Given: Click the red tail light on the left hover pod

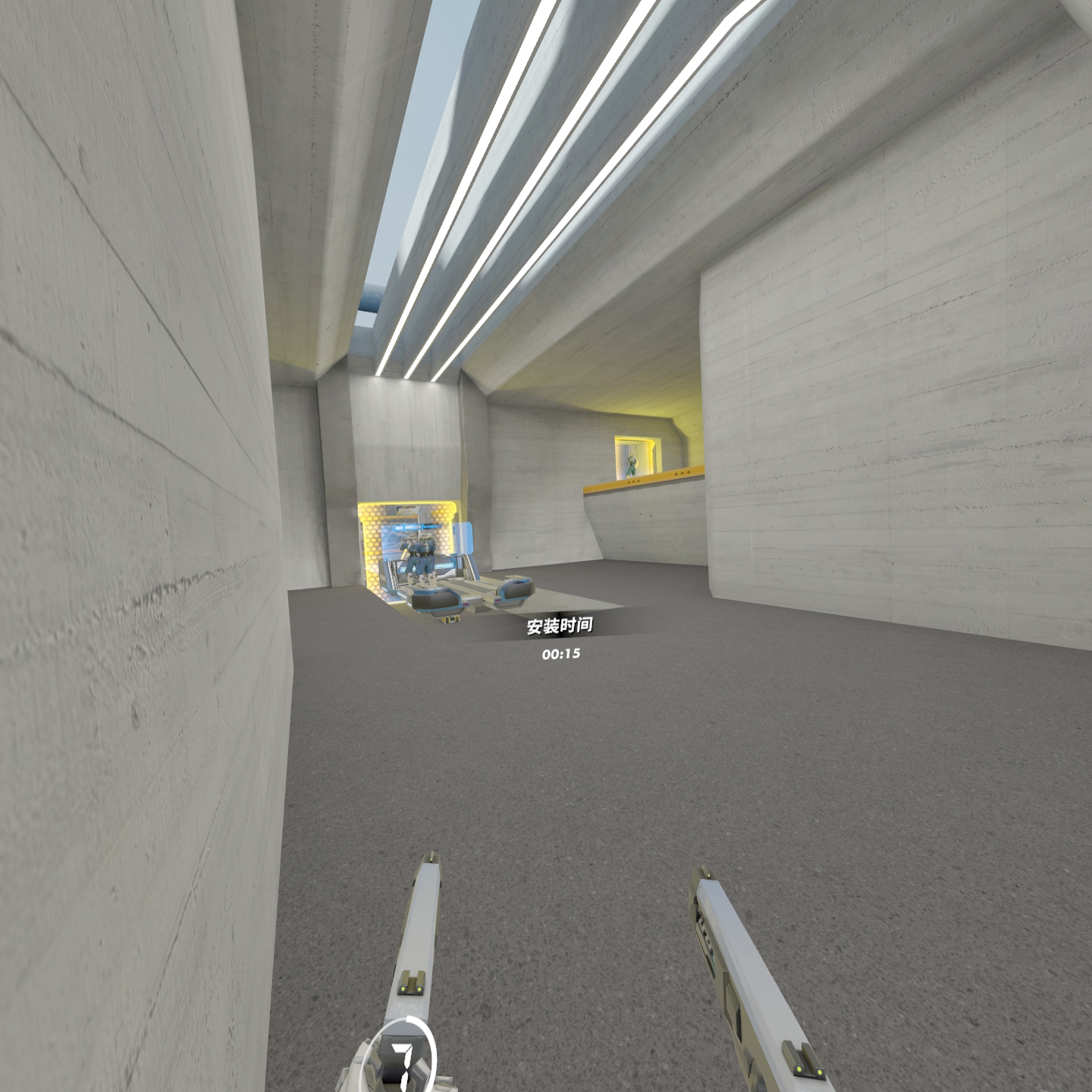Looking at the screenshot, I should (x=466, y=604).
